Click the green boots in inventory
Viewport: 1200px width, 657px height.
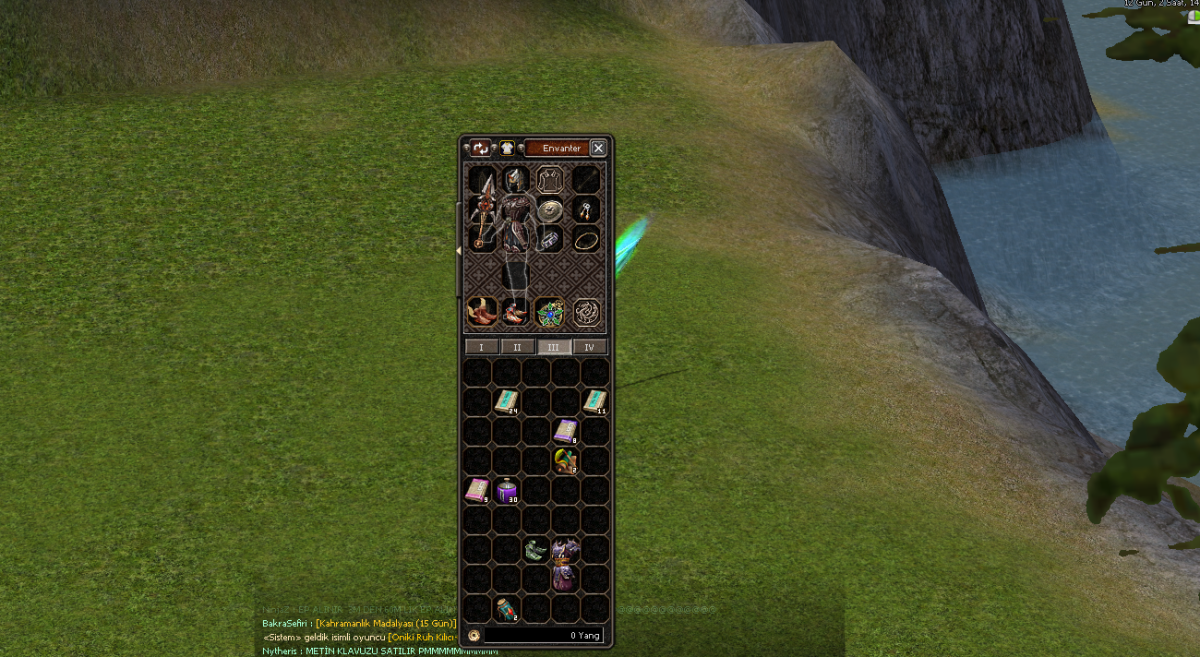pyautogui.click(x=537, y=550)
